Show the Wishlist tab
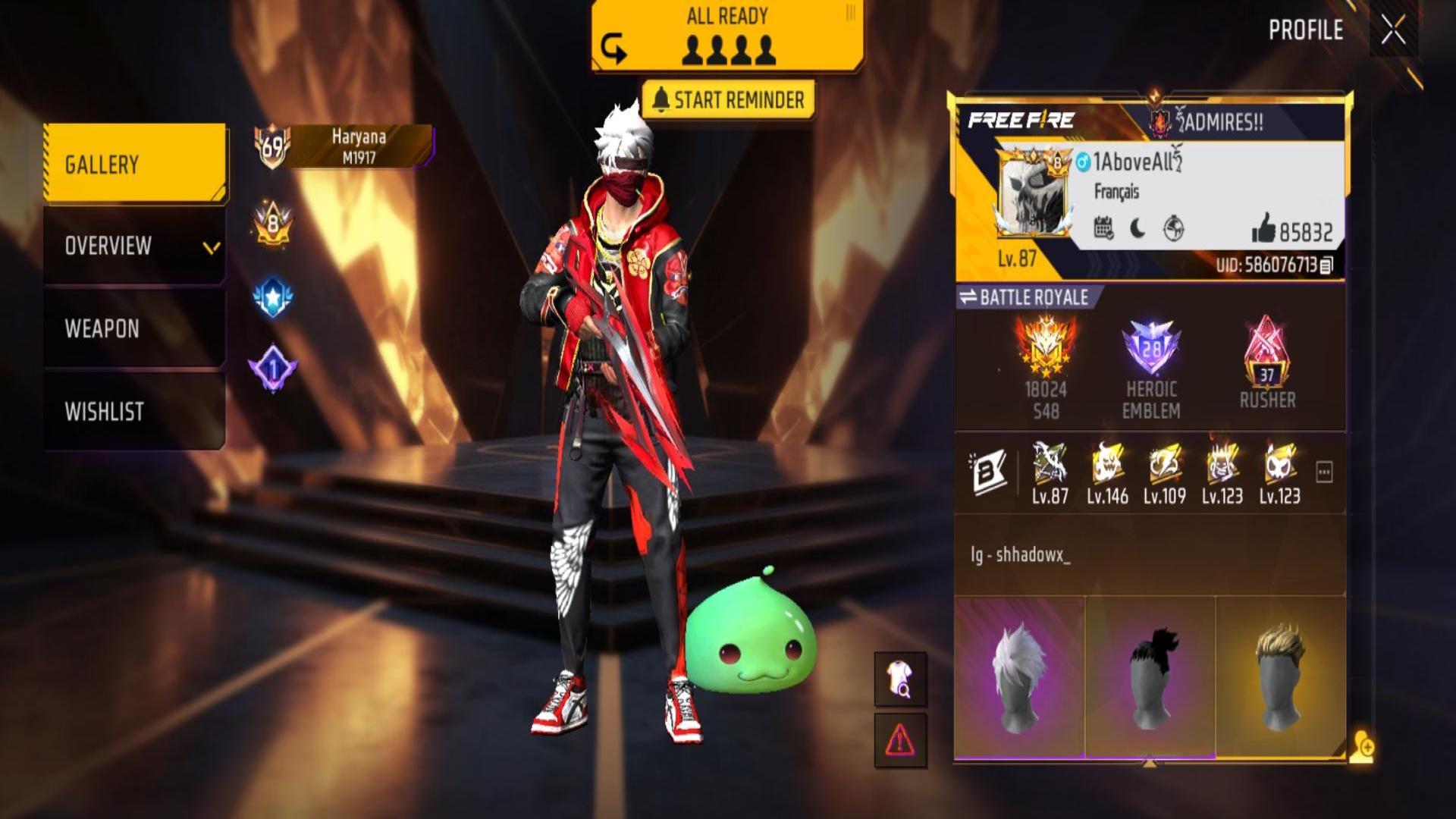The image size is (1456, 819). tap(135, 411)
